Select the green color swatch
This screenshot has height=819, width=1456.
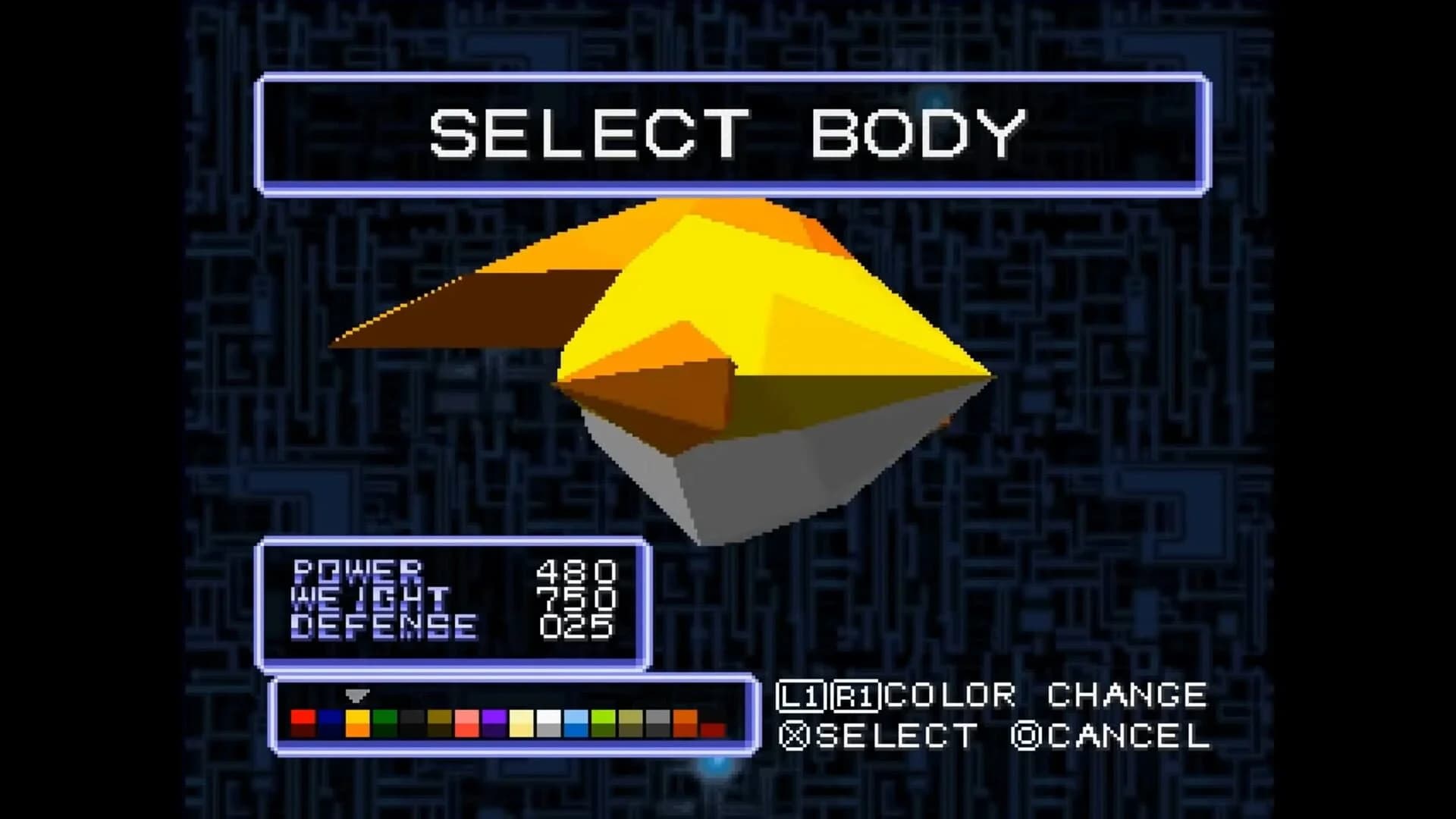[x=384, y=720]
